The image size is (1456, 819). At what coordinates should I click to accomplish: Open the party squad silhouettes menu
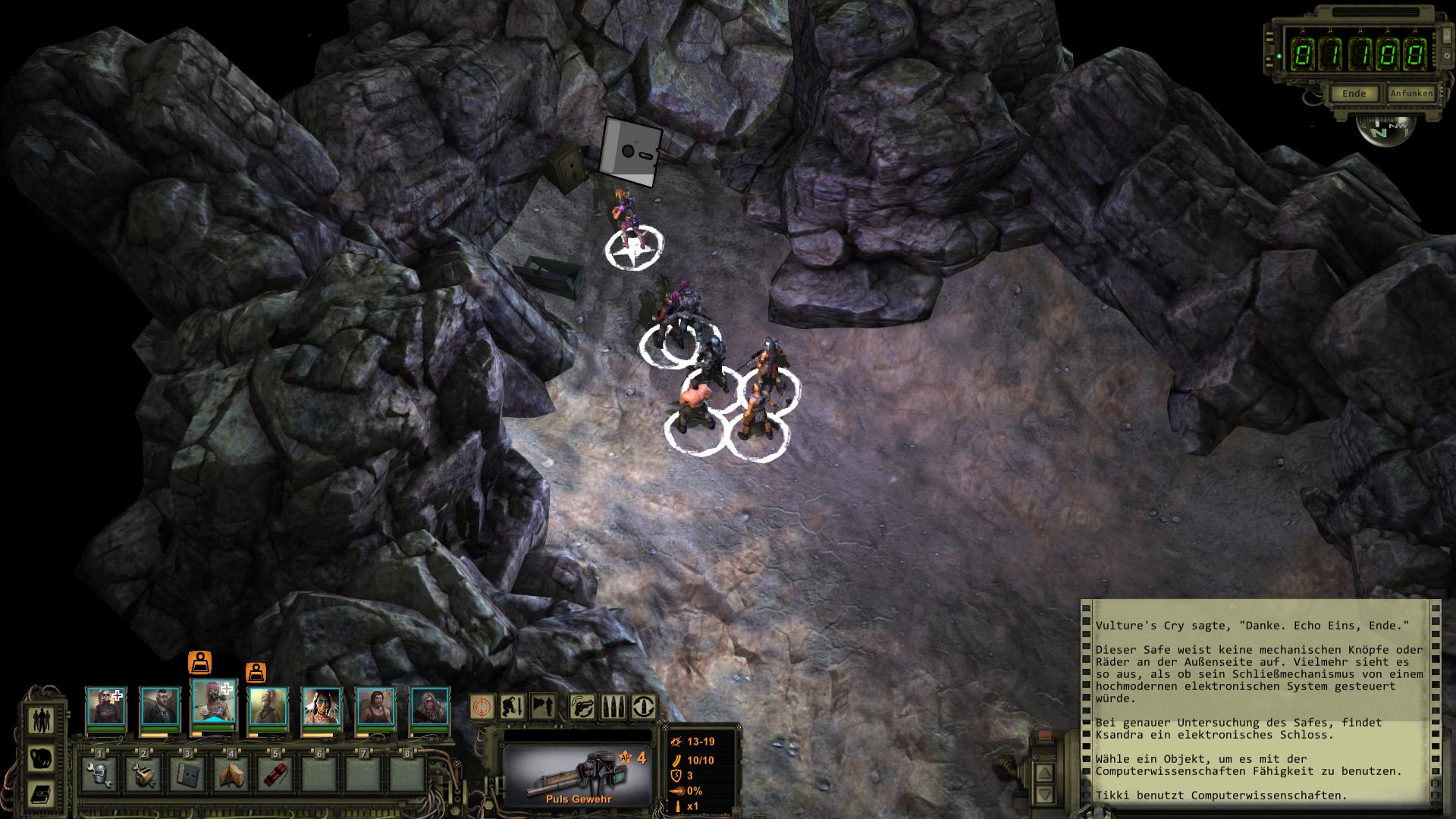tap(40, 719)
